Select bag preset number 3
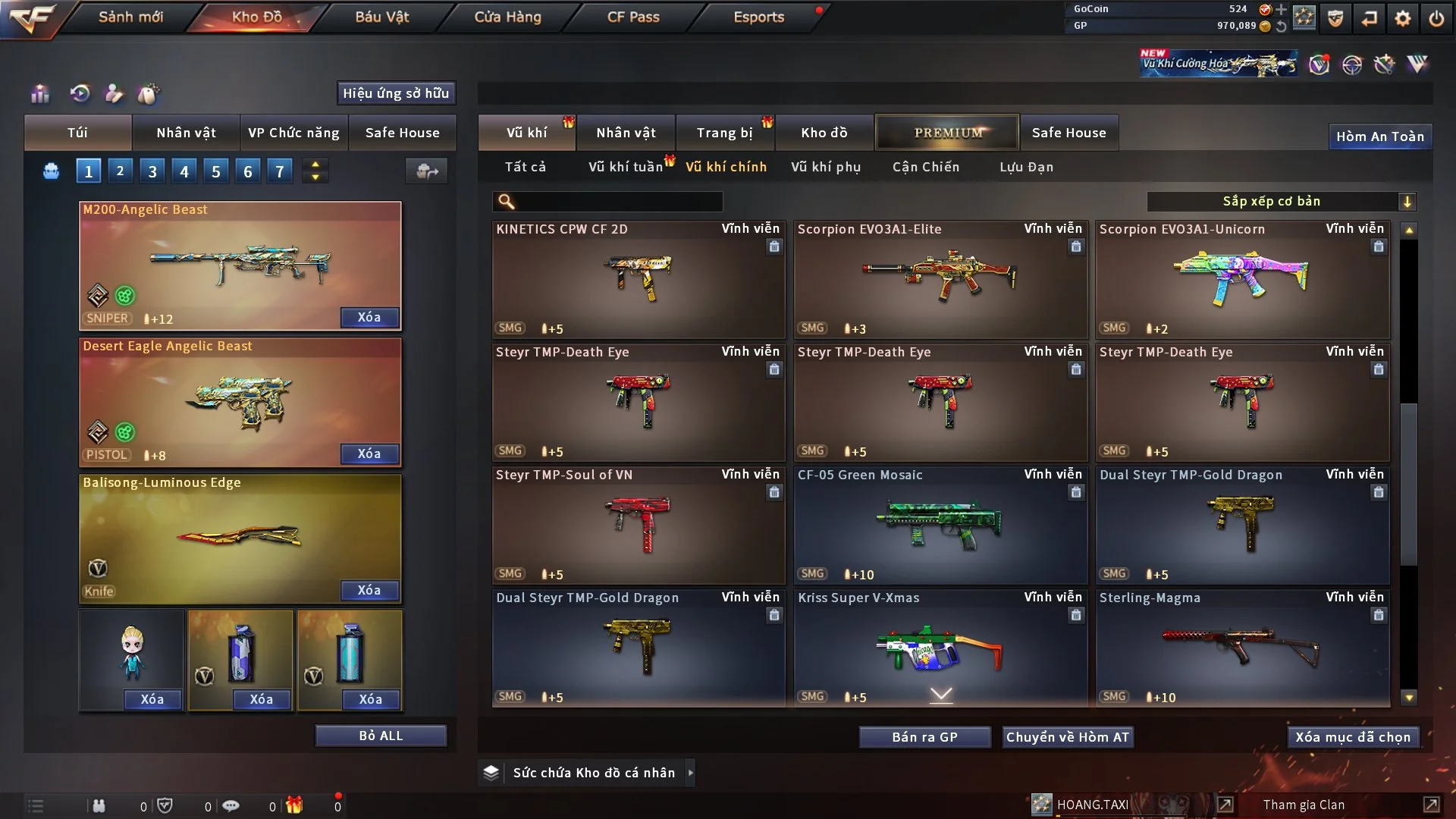The height and width of the screenshot is (819, 1456). 152,171
